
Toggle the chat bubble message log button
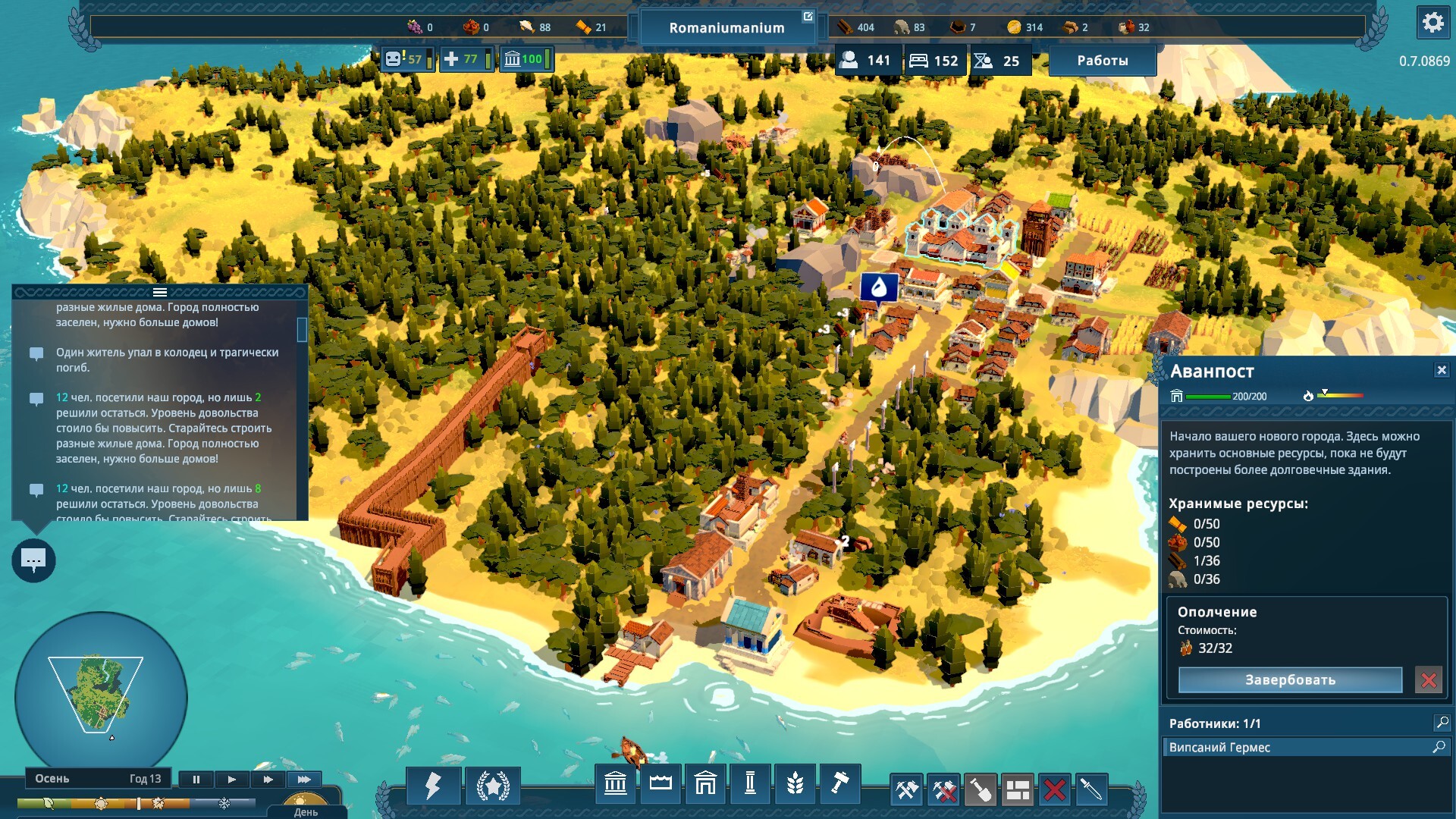pos(33,560)
